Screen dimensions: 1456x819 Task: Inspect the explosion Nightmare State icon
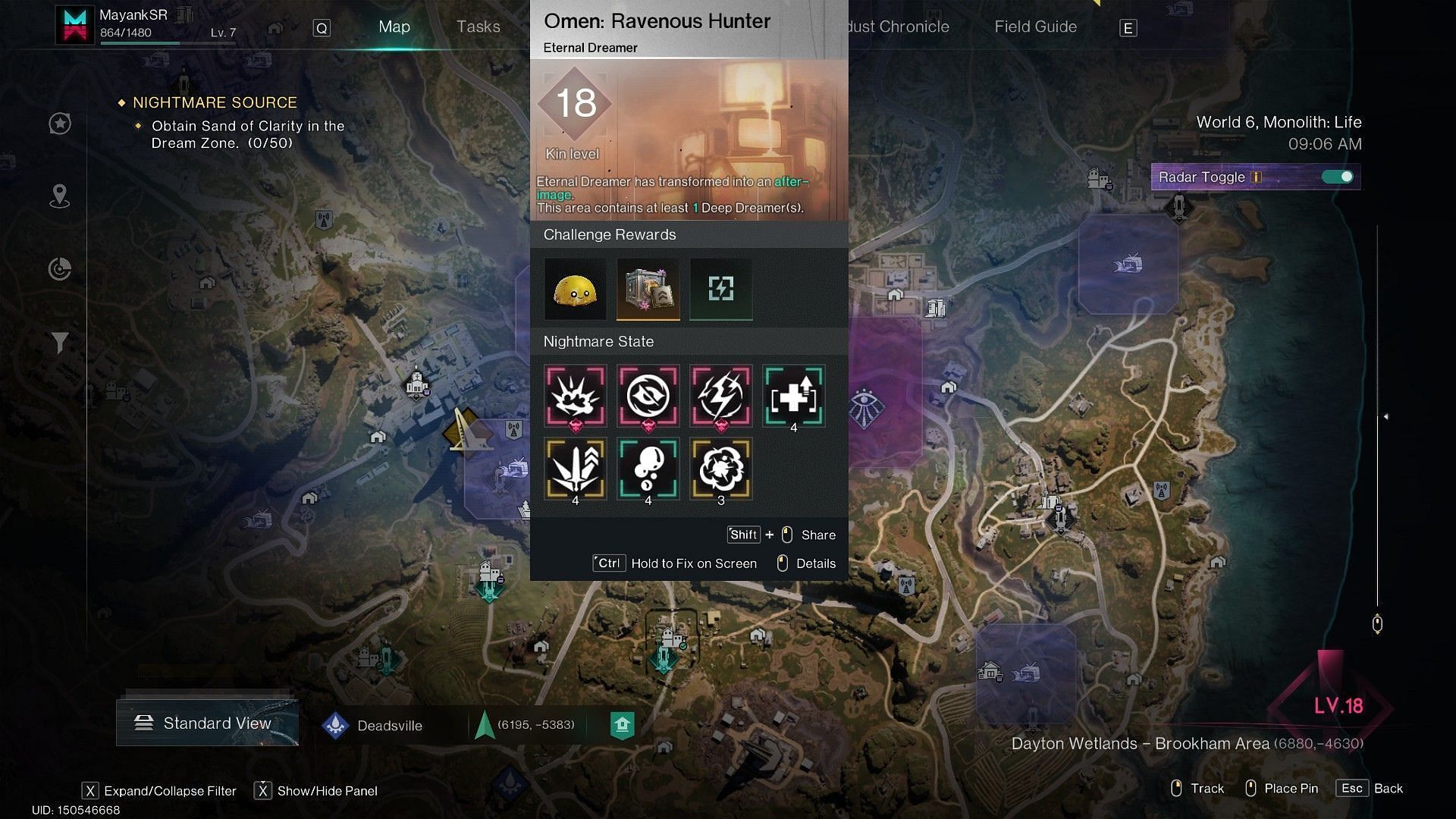pyautogui.click(x=575, y=396)
